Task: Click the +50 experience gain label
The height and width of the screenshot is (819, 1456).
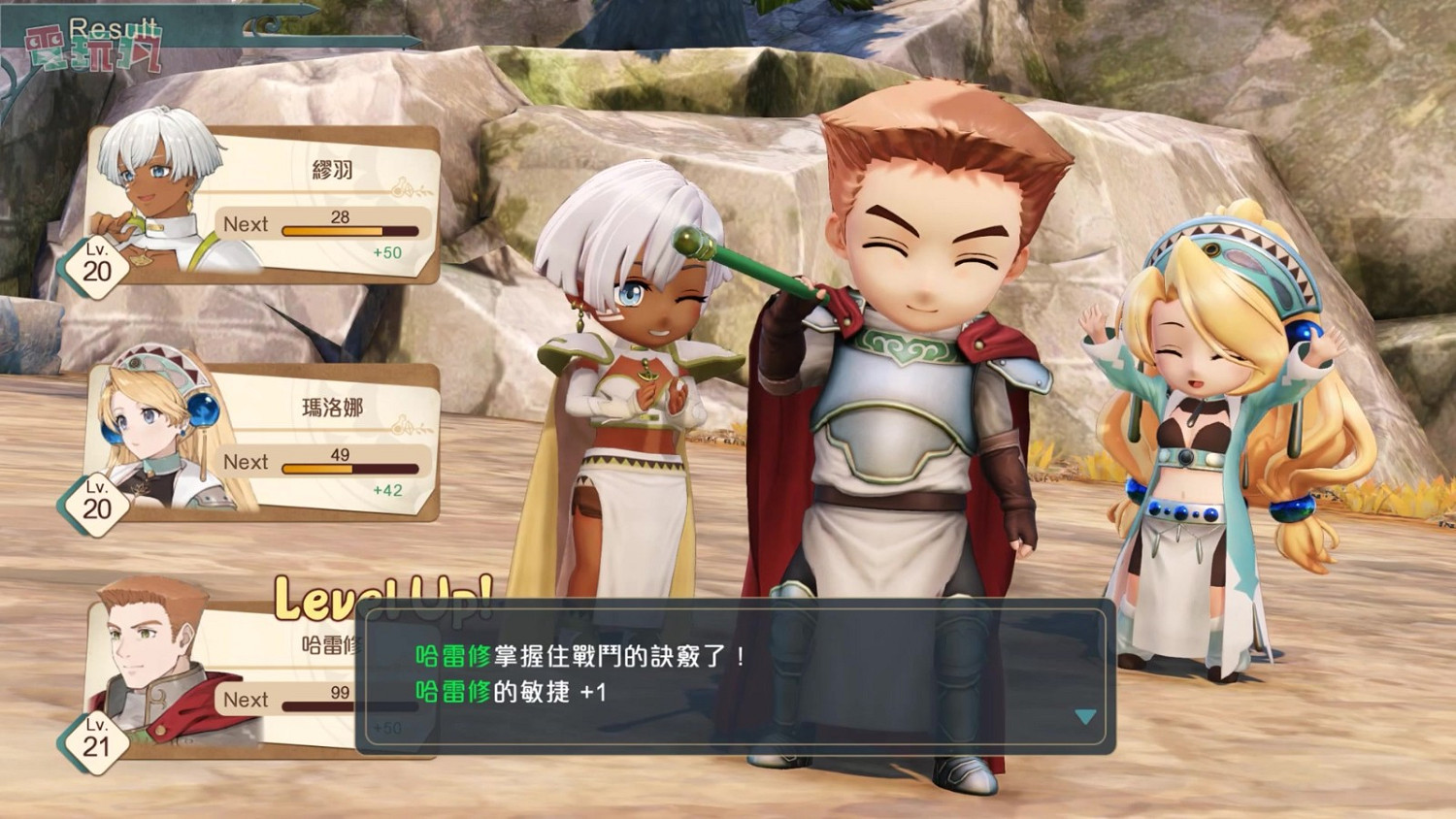Action: point(388,251)
